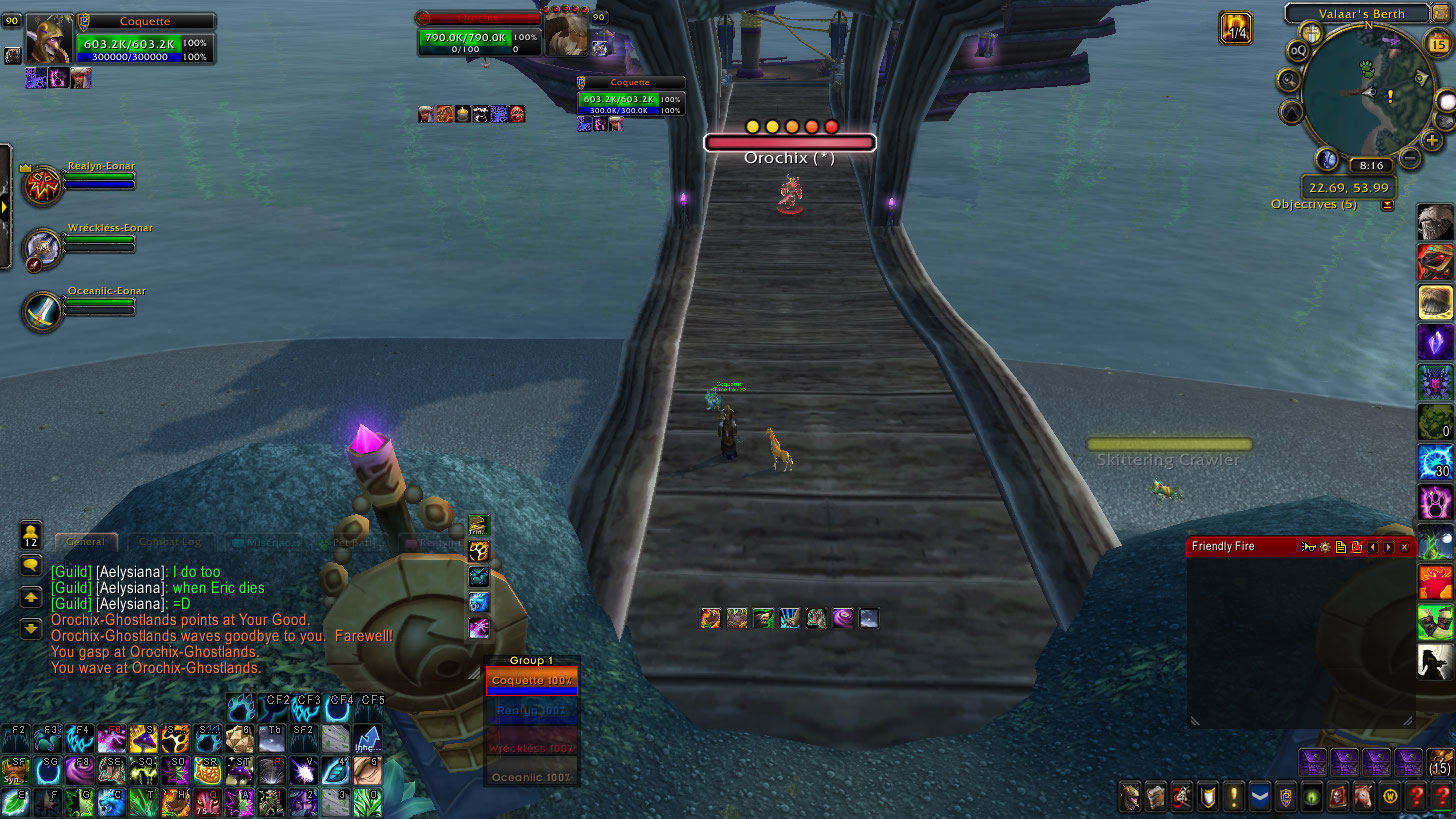Open Friendly Fire gear settings
Viewport: 1456px width, 819px height.
[x=1325, y=547]
